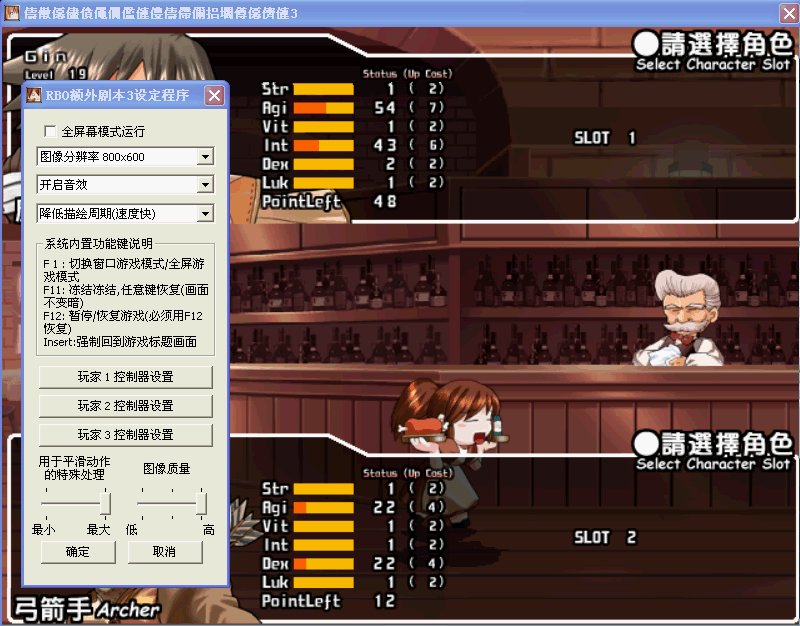The width and height of the screenshot is (800, 626).
Task: Open 玩家 3 控制器设置
Action: click(x=125, y=435)
